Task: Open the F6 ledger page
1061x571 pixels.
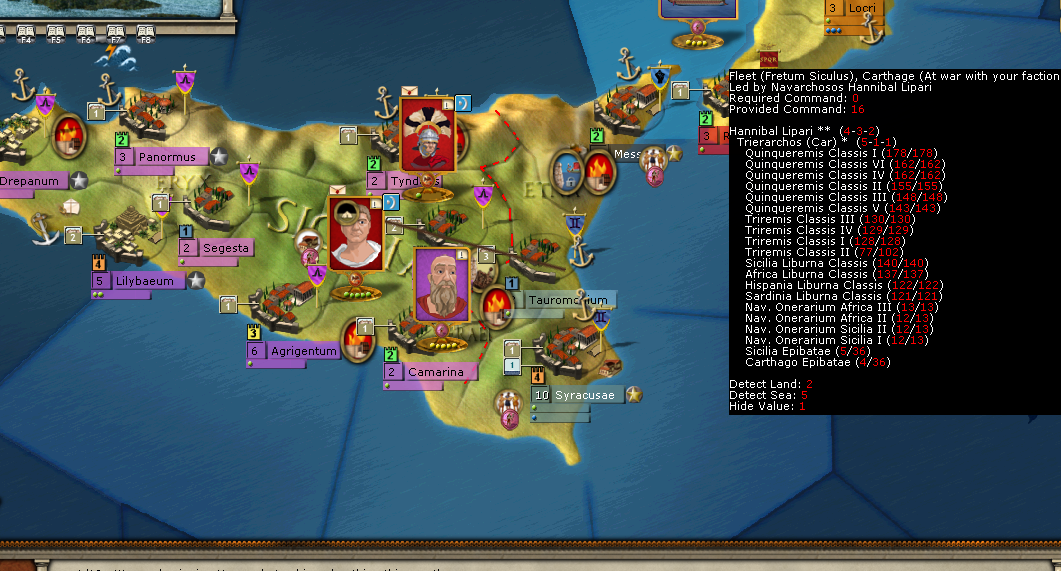Action: (86, 35)
